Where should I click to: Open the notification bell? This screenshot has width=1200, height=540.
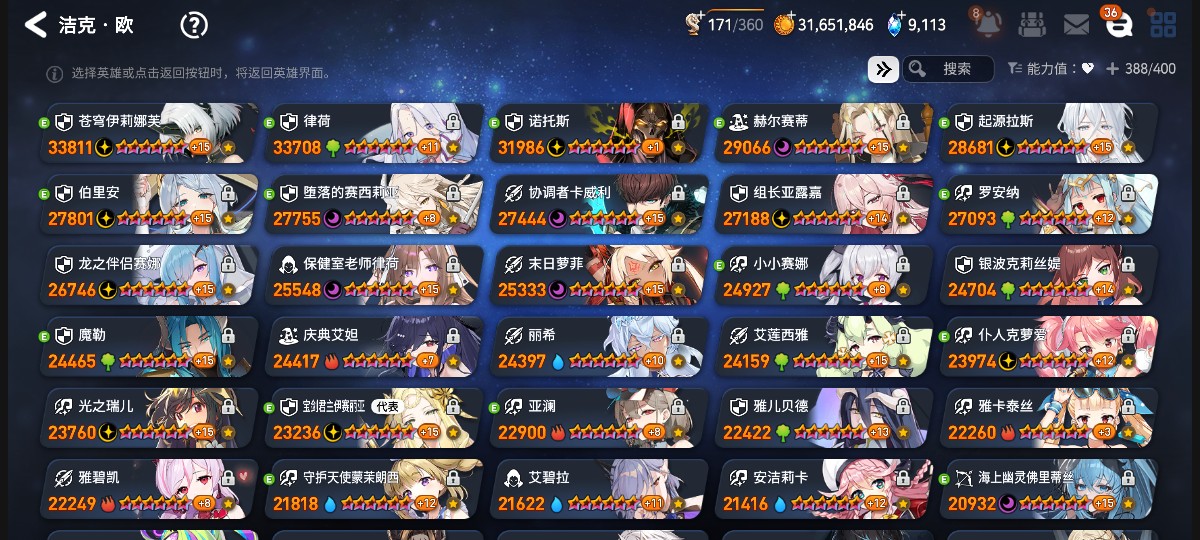pos(988,25)
